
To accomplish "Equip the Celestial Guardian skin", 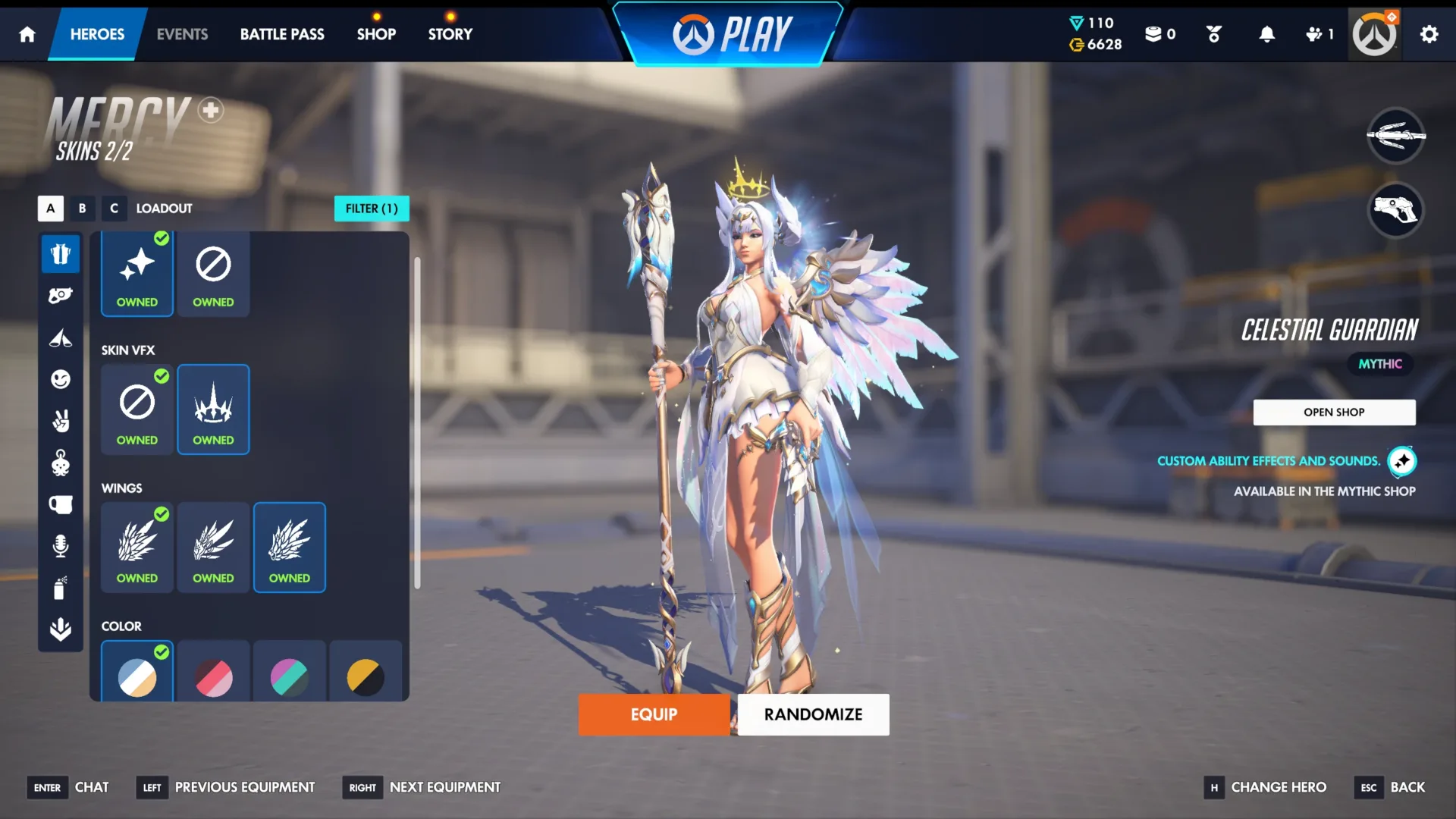I will tap(654, 714).
